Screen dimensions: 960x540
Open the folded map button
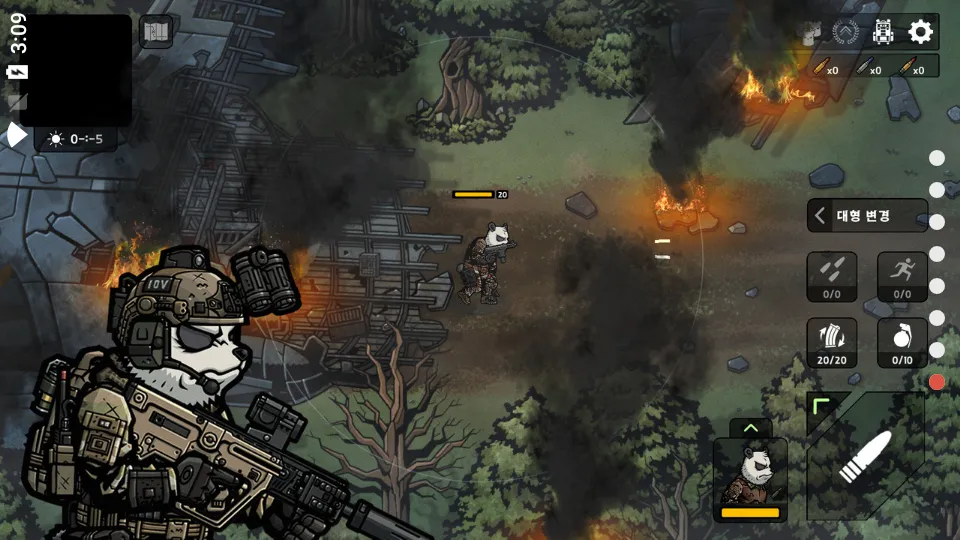[x=156, y=32]
